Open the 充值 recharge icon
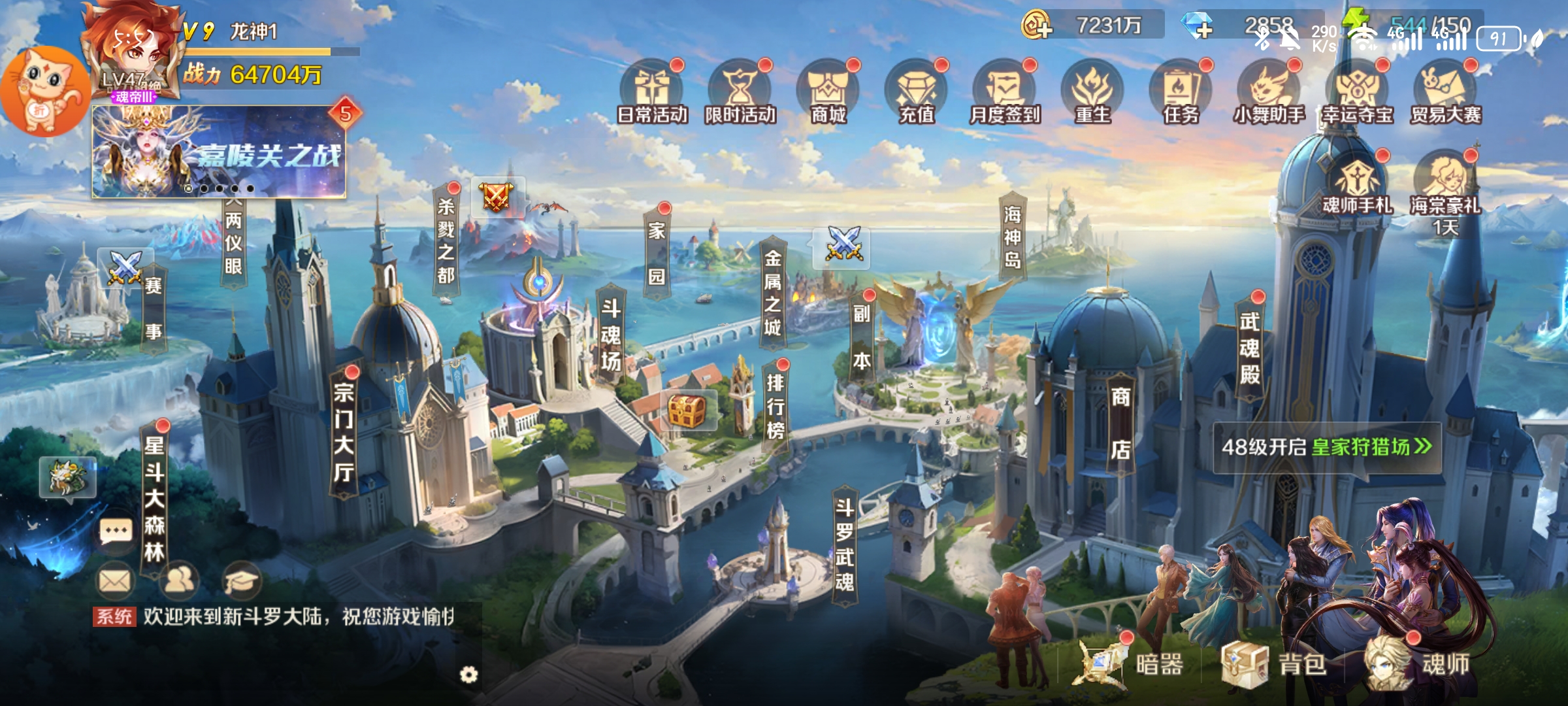 coord(917,92)
